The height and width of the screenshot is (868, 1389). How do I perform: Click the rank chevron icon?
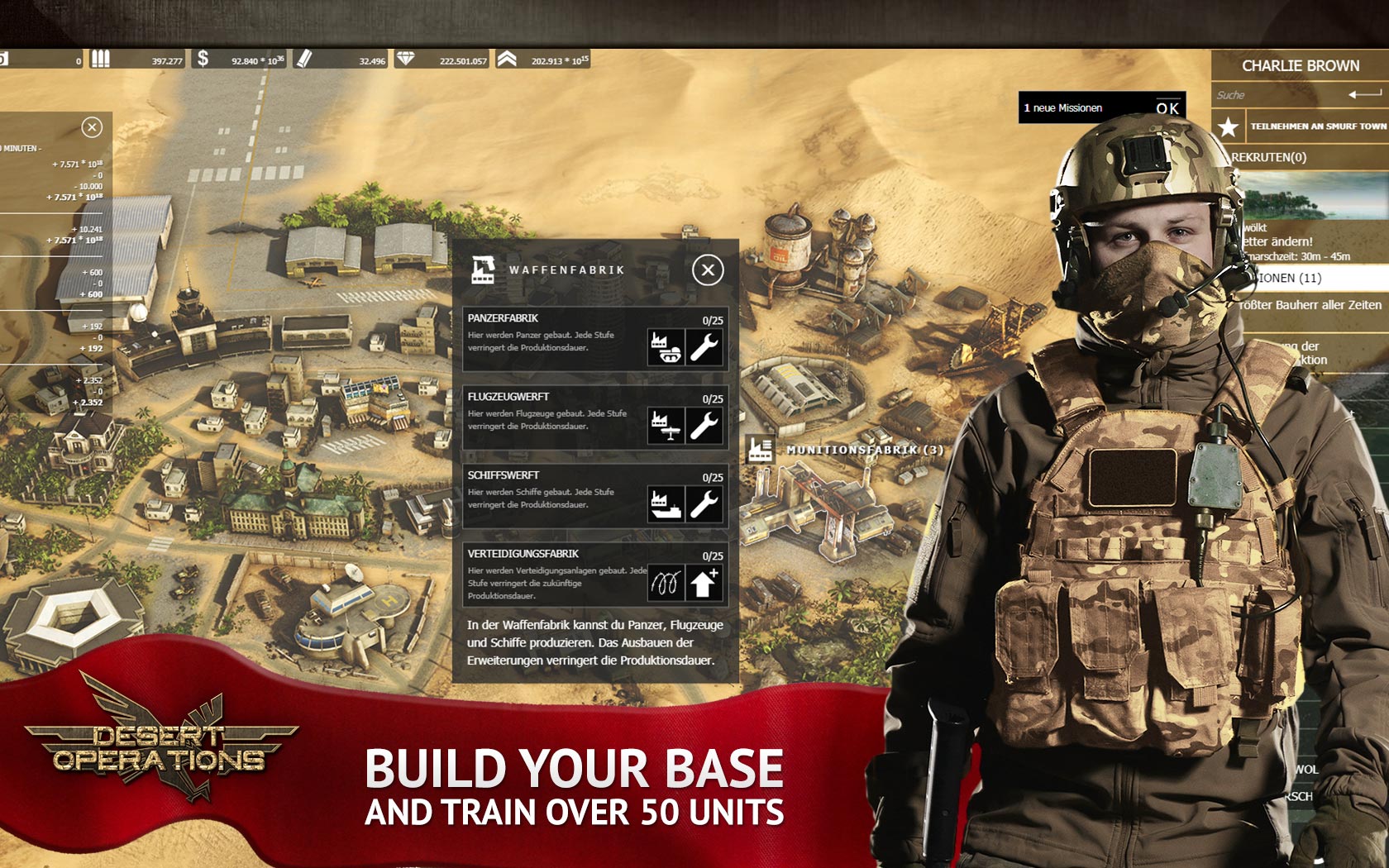[507, 60]
